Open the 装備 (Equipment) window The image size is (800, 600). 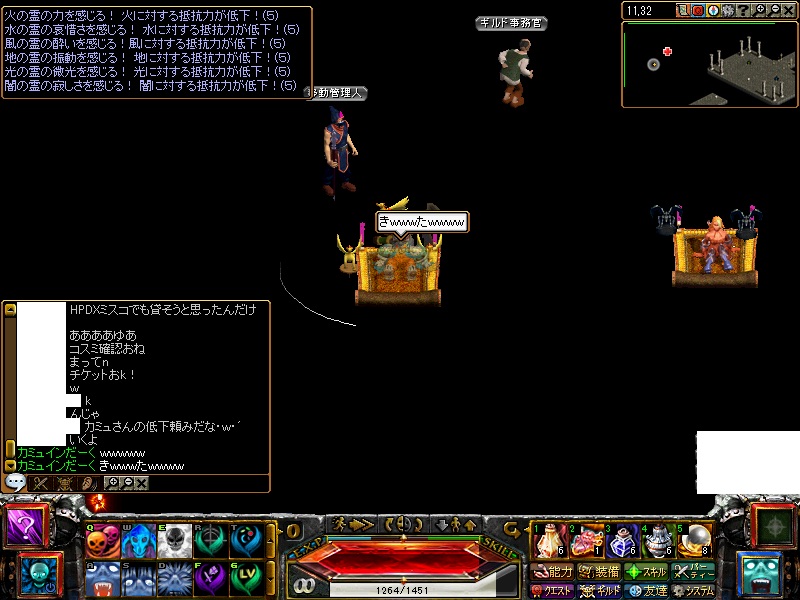pyautogui.click(x=600, y=572)
